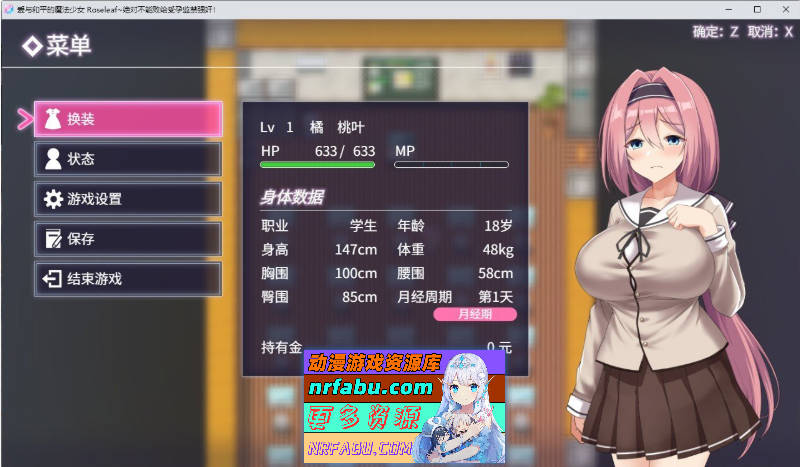Select the 换装 (change outfit) menu entry
800x467 pixels.
pos(127,119)
